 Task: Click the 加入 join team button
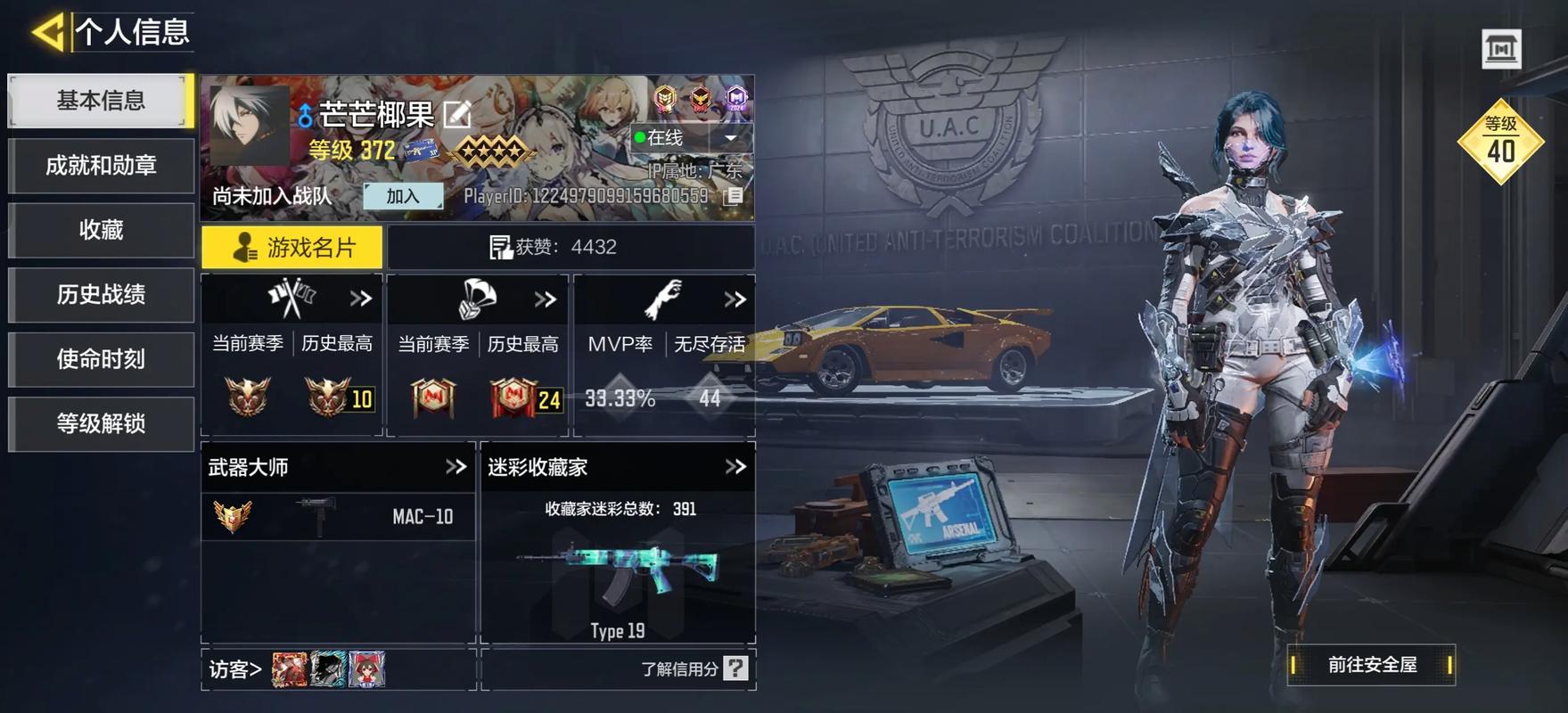click(406, 195)
